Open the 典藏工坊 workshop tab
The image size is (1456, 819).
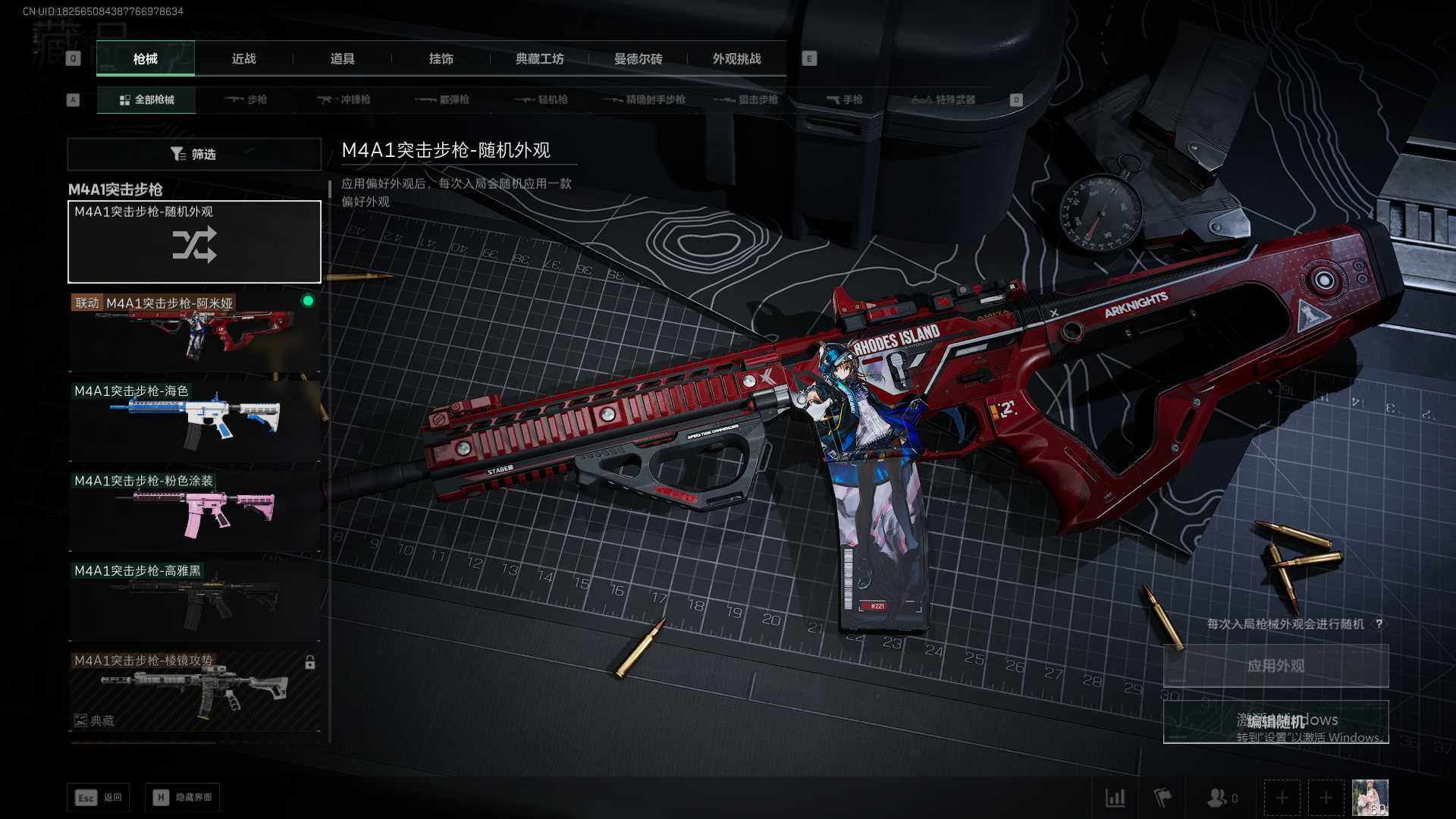(539, 58)
